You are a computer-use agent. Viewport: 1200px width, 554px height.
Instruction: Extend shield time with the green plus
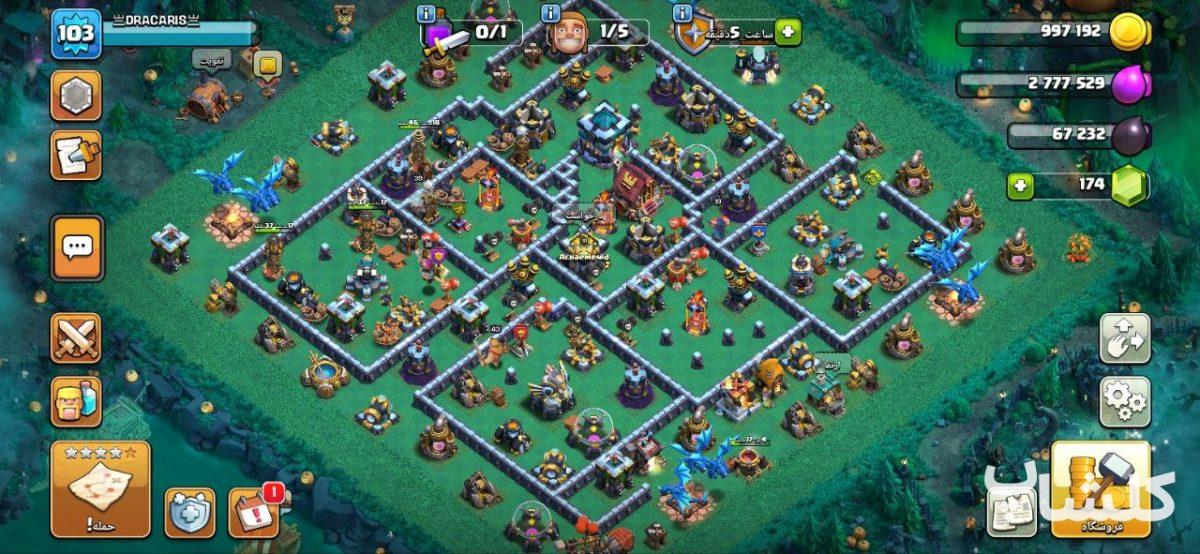[x=788, y=33]
